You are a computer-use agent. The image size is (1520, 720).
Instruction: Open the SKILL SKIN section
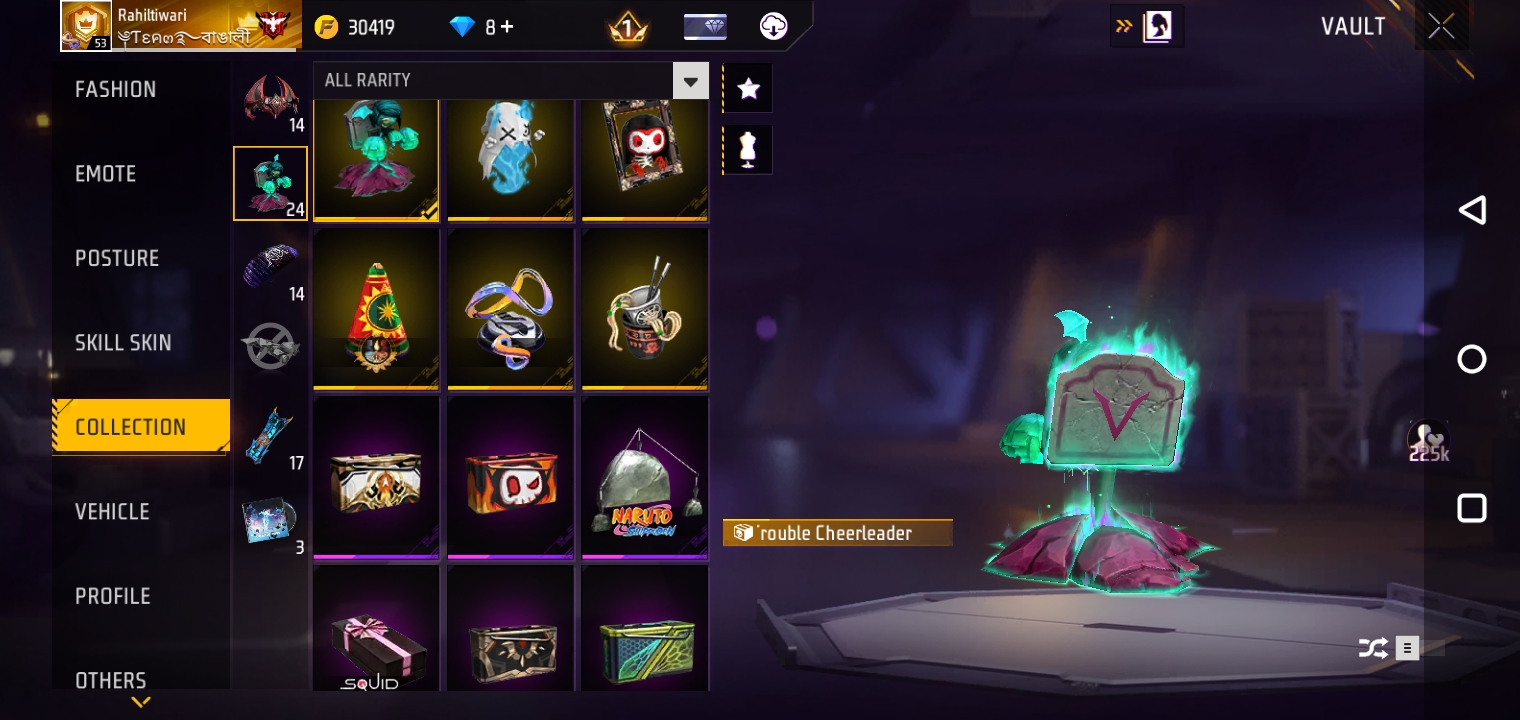pos(123,342)
